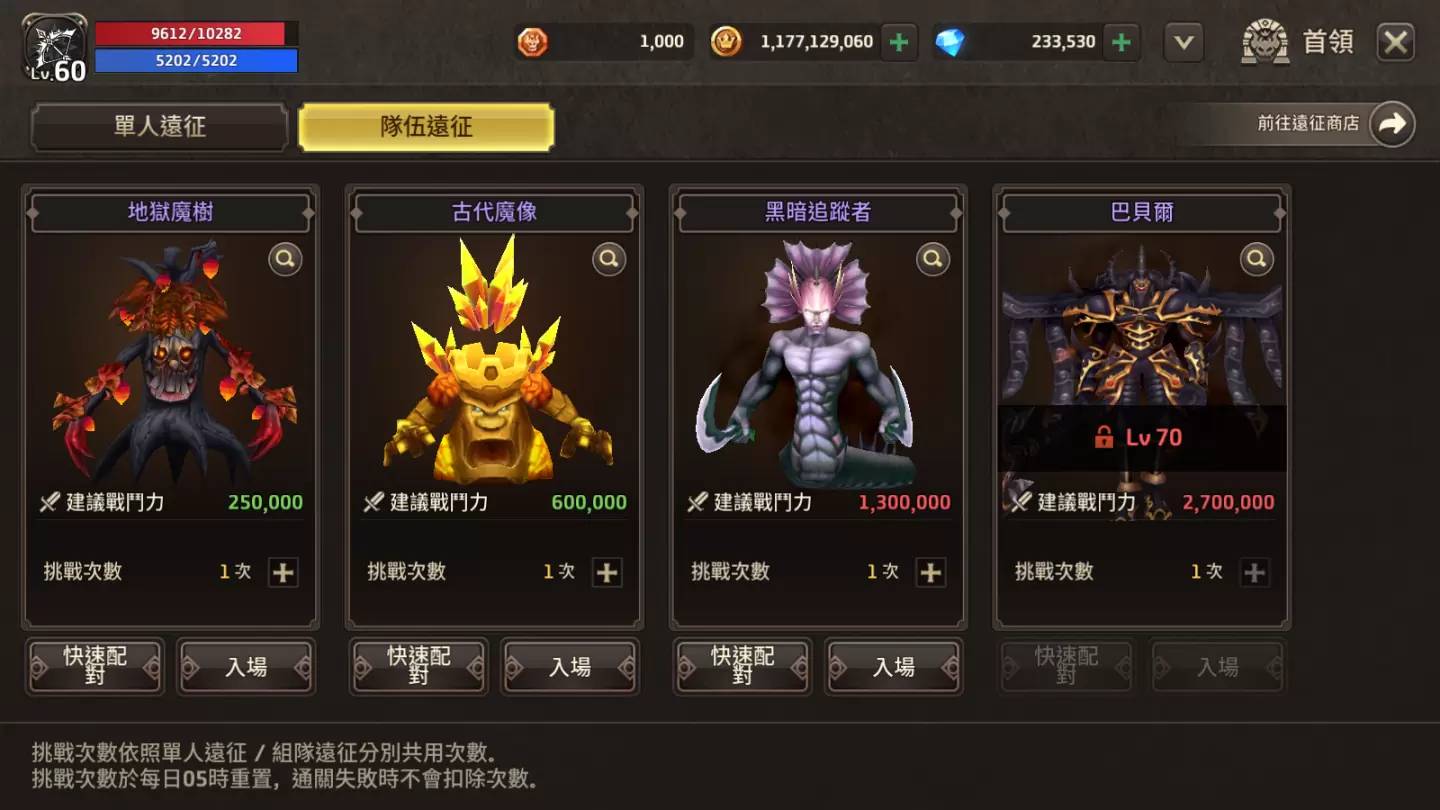
Task: Add more gold with the plus button
Action: click(x=899, y=42)
